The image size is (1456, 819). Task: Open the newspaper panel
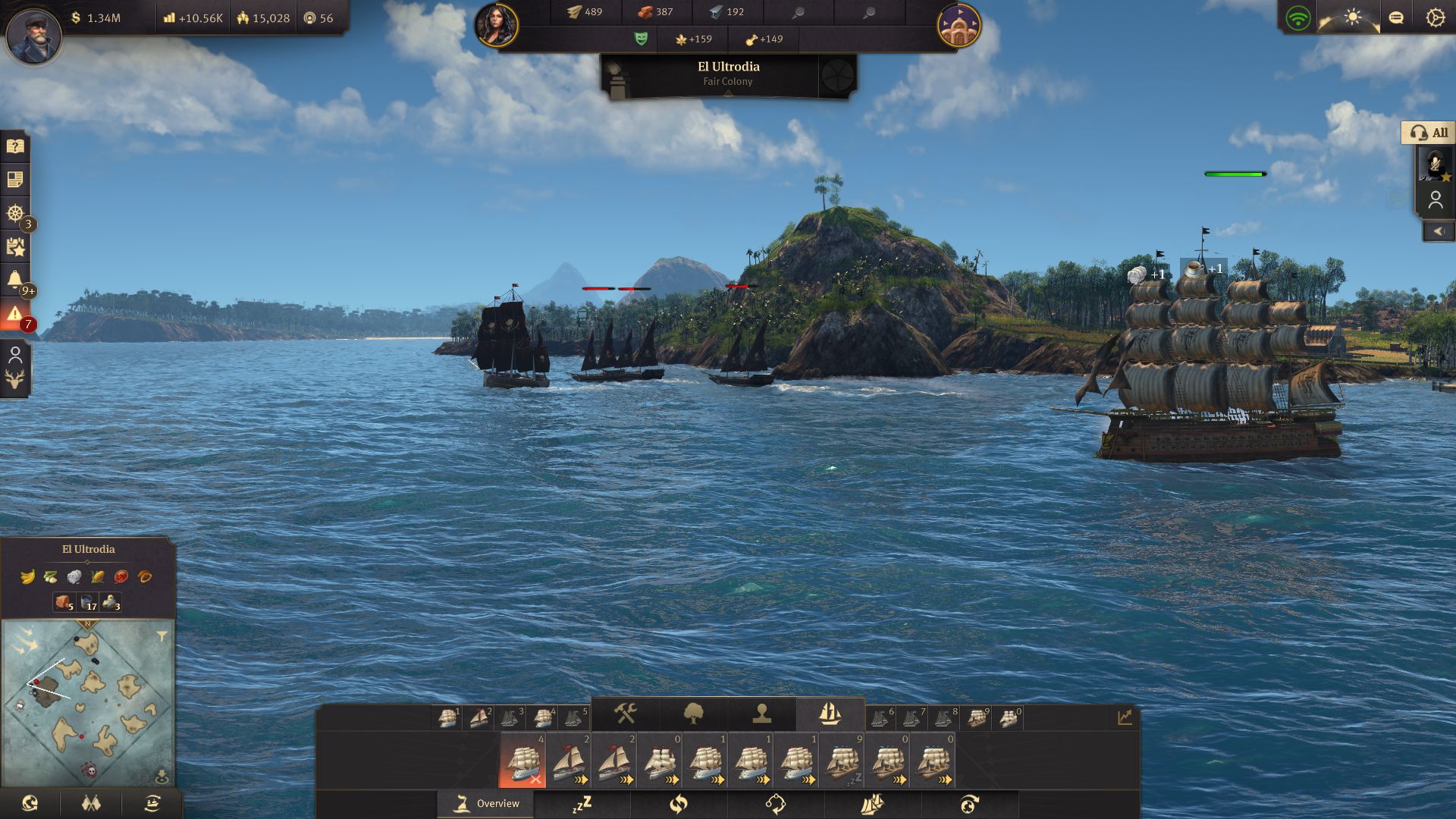point(14,180)
